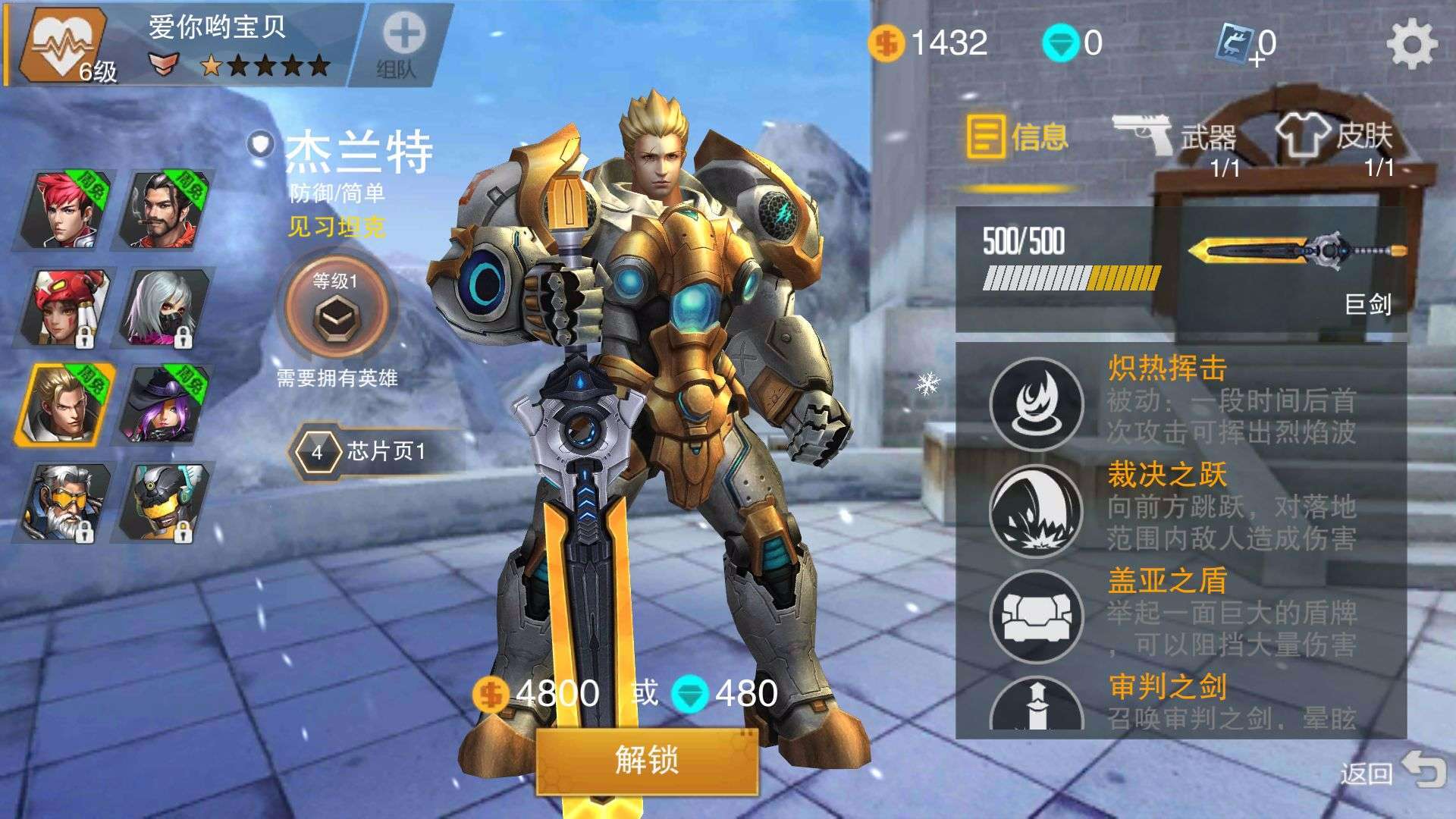Show details for 盖亚之盾 shield skill
Viewport: 1456px width, 819px height.
1036,616
